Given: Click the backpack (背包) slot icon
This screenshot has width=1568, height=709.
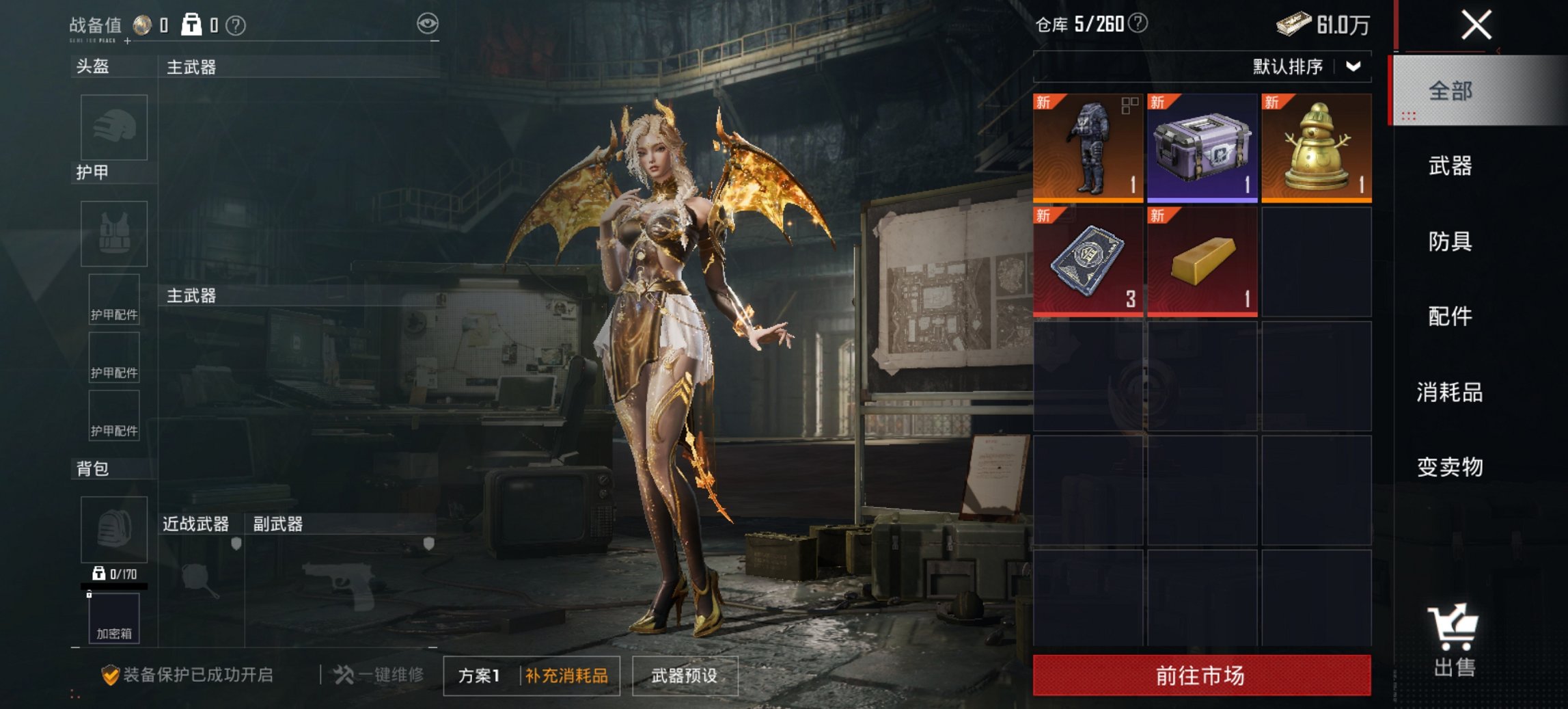Looking at the screenshot, I should click(113, 530).
